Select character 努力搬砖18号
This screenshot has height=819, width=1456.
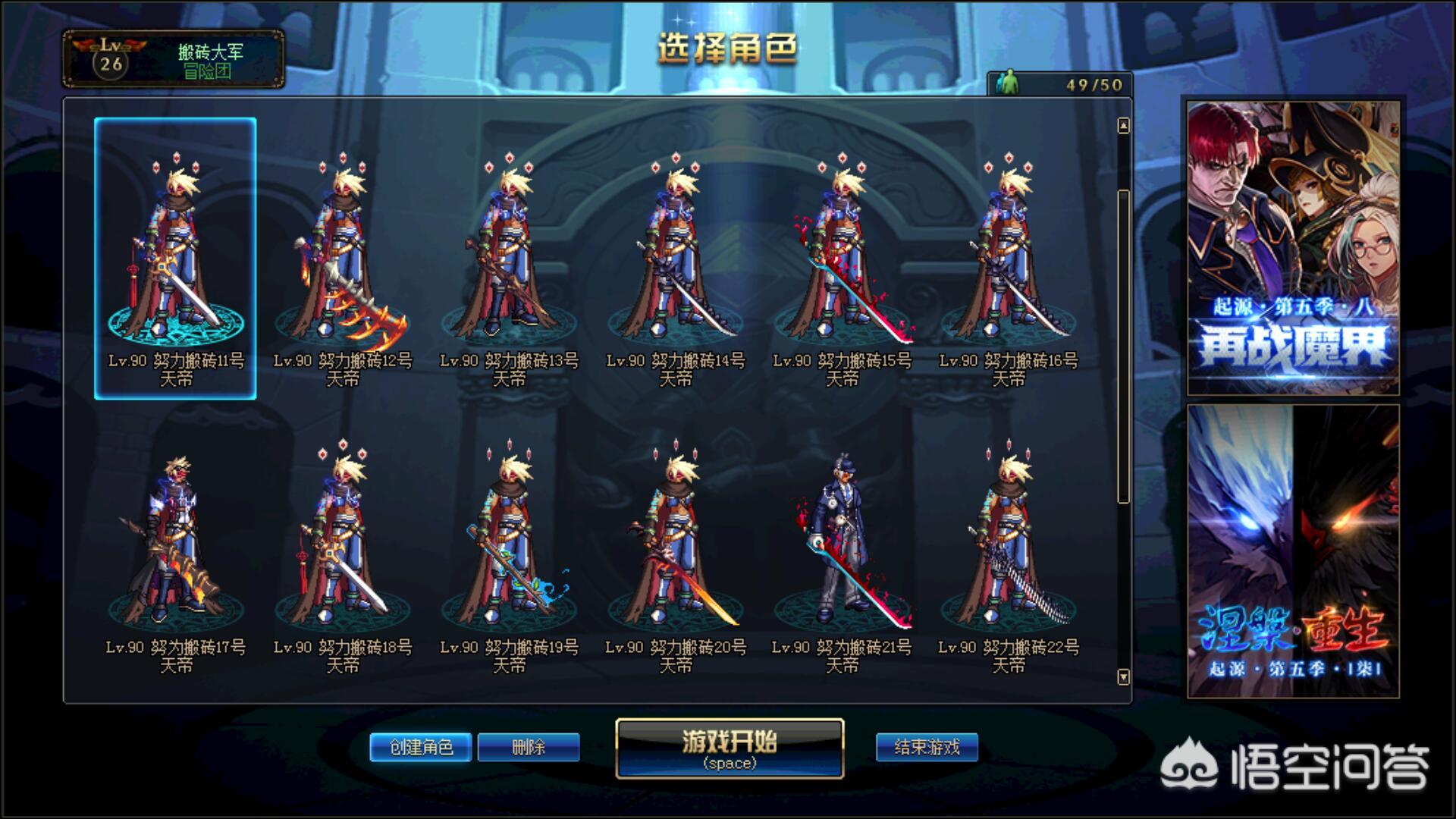pyautogui.click(x=342, y=546)
